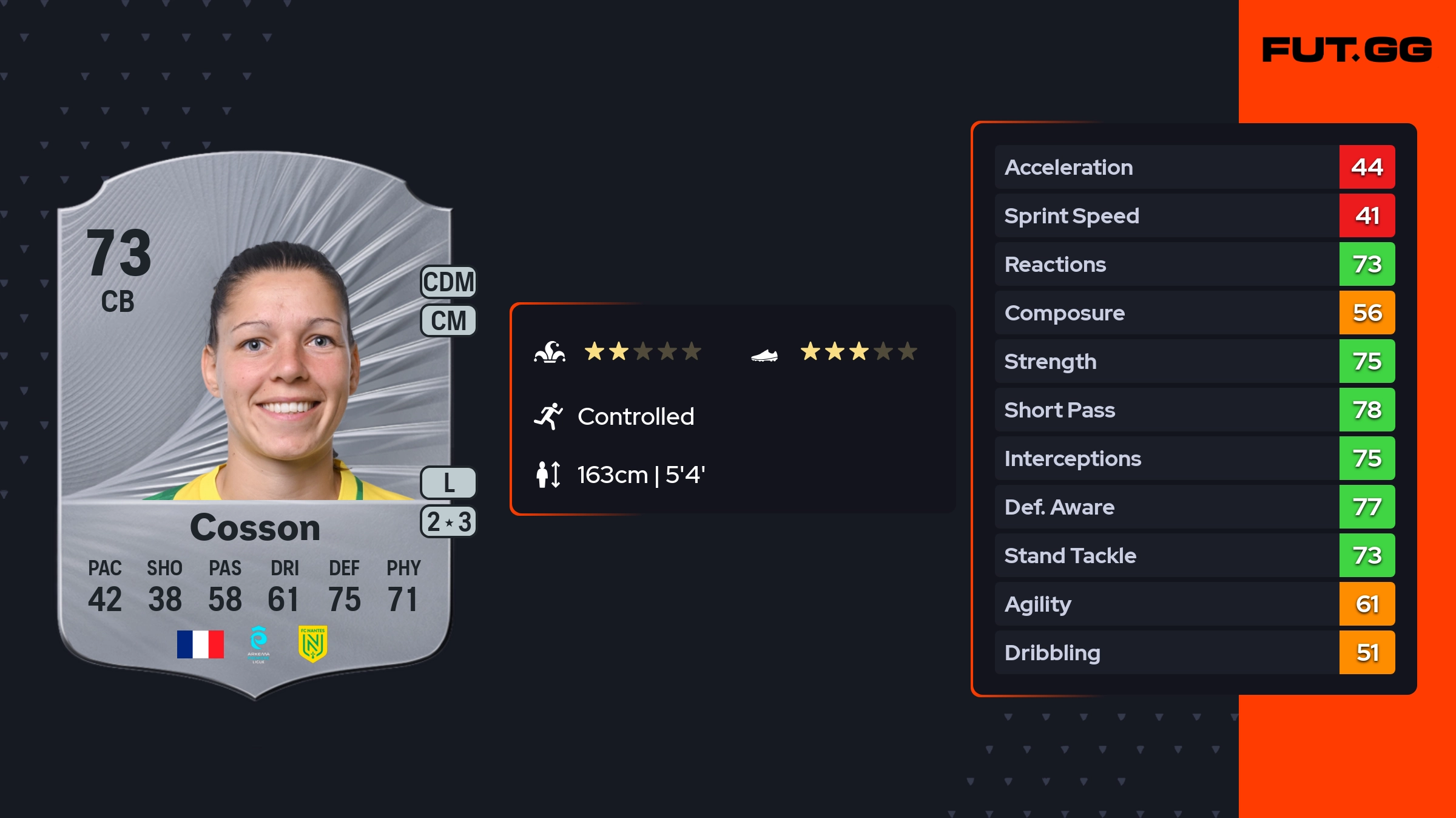Select the Dribbling stat row
This screenshot has height=818, width=1456.
coord(1194,652)
